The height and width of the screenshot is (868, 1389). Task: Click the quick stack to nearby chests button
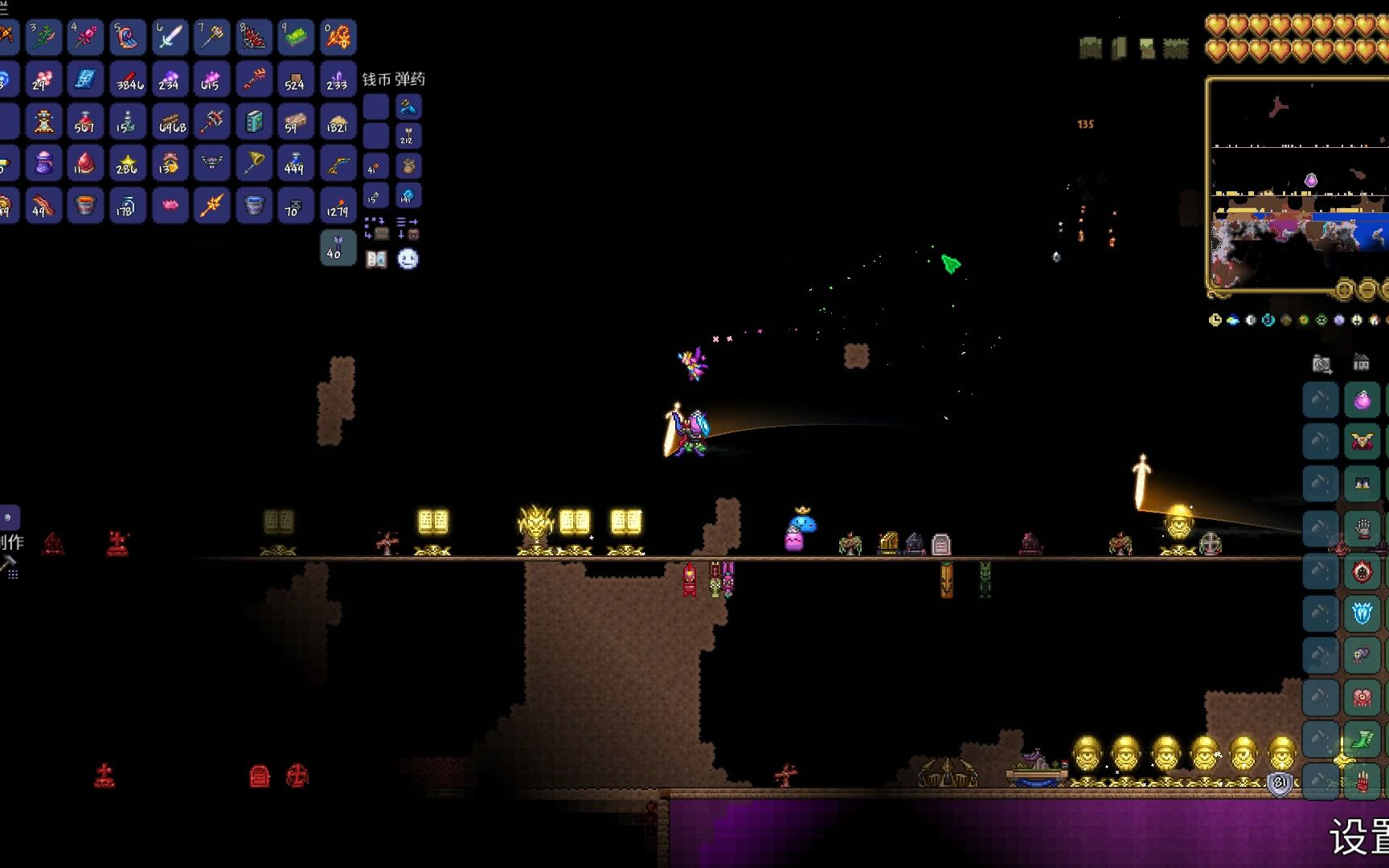(x=376, y=228)
